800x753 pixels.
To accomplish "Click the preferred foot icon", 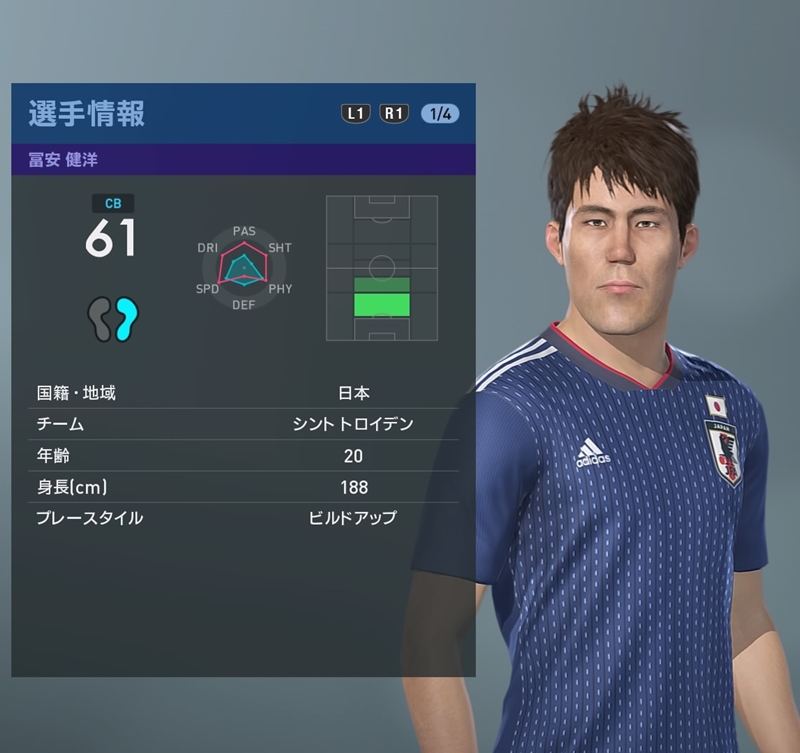I will pos(113,319).
